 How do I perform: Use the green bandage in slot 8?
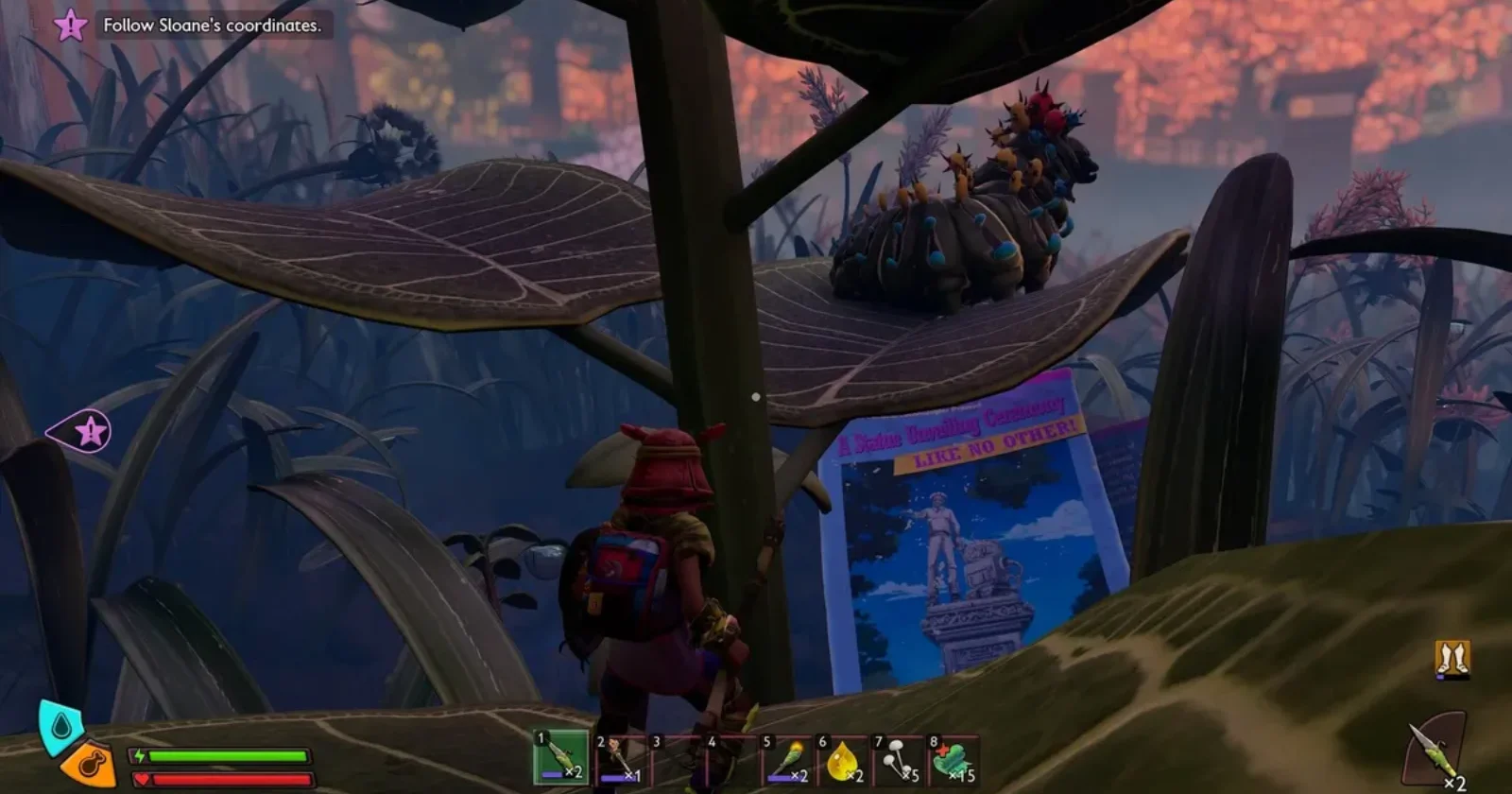coord(954,759)
